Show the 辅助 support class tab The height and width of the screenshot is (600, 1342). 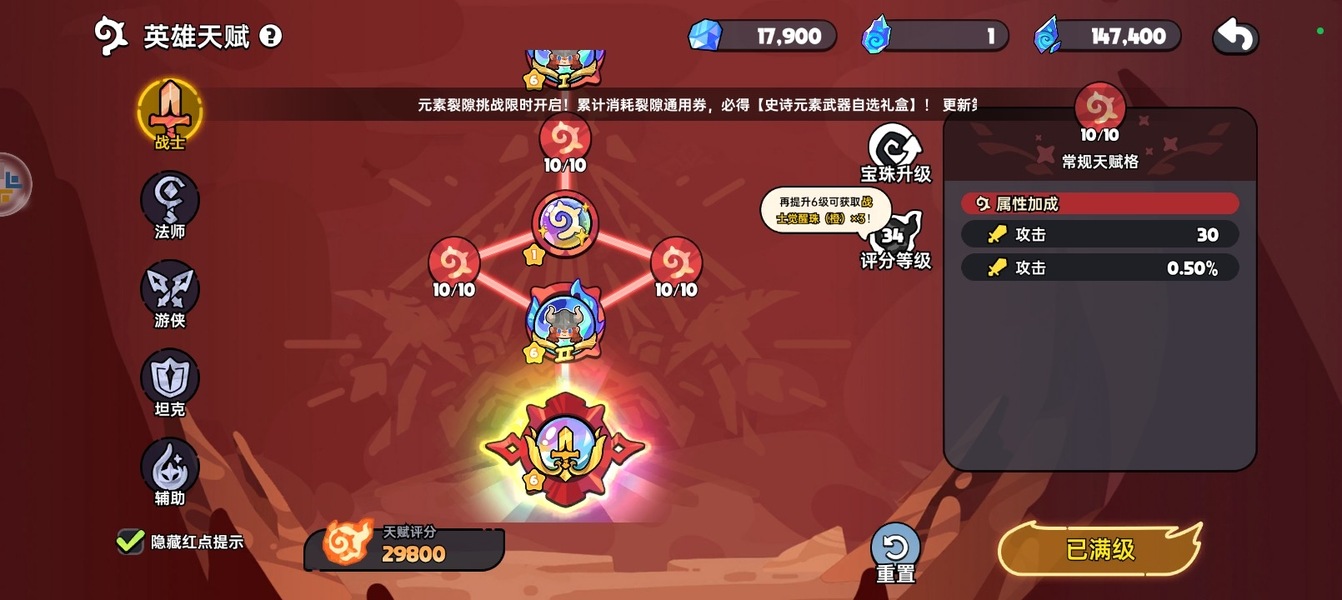pyautogui.click(x=169, y=469)
